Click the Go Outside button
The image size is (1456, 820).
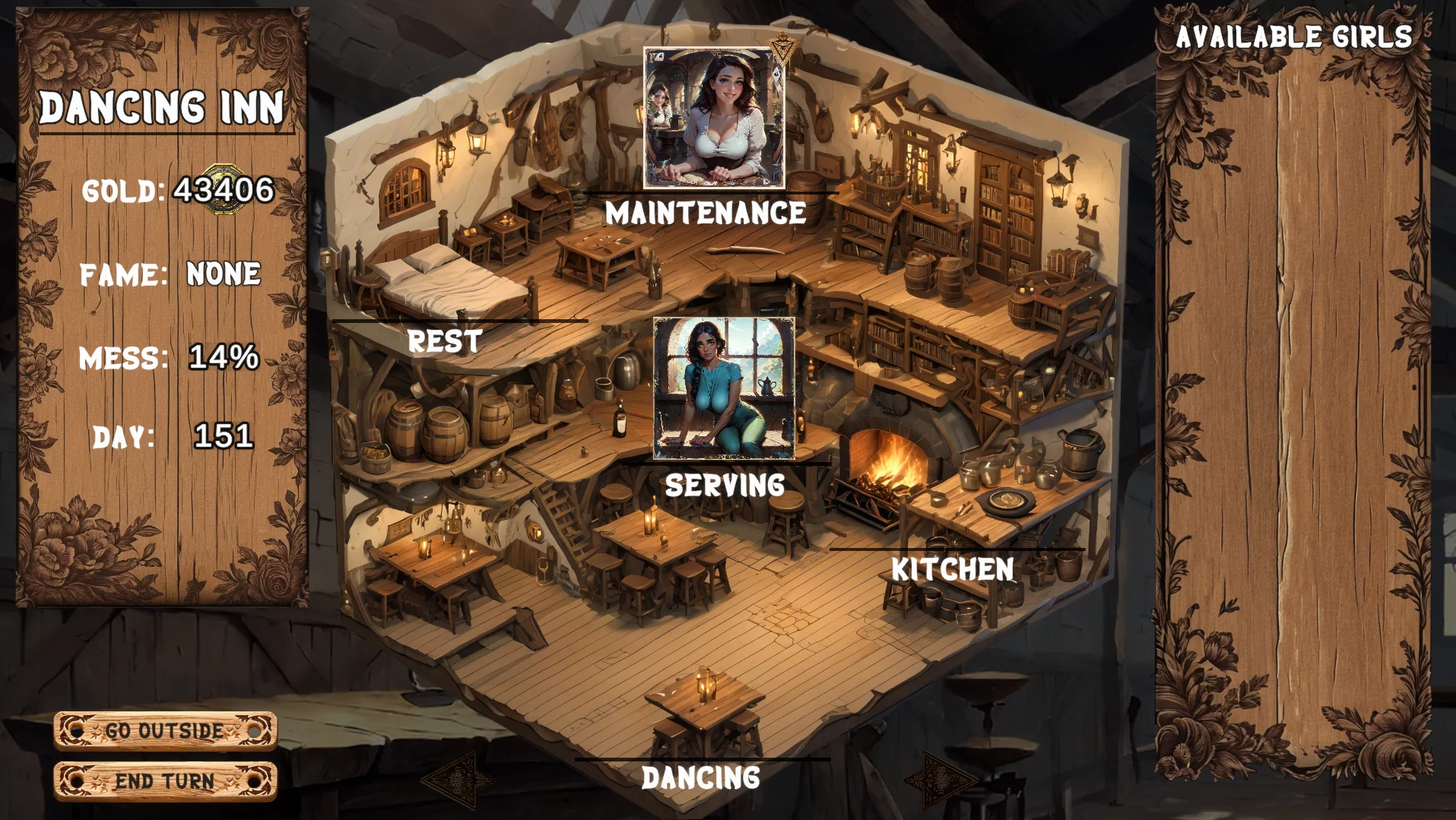click(164, 730)
